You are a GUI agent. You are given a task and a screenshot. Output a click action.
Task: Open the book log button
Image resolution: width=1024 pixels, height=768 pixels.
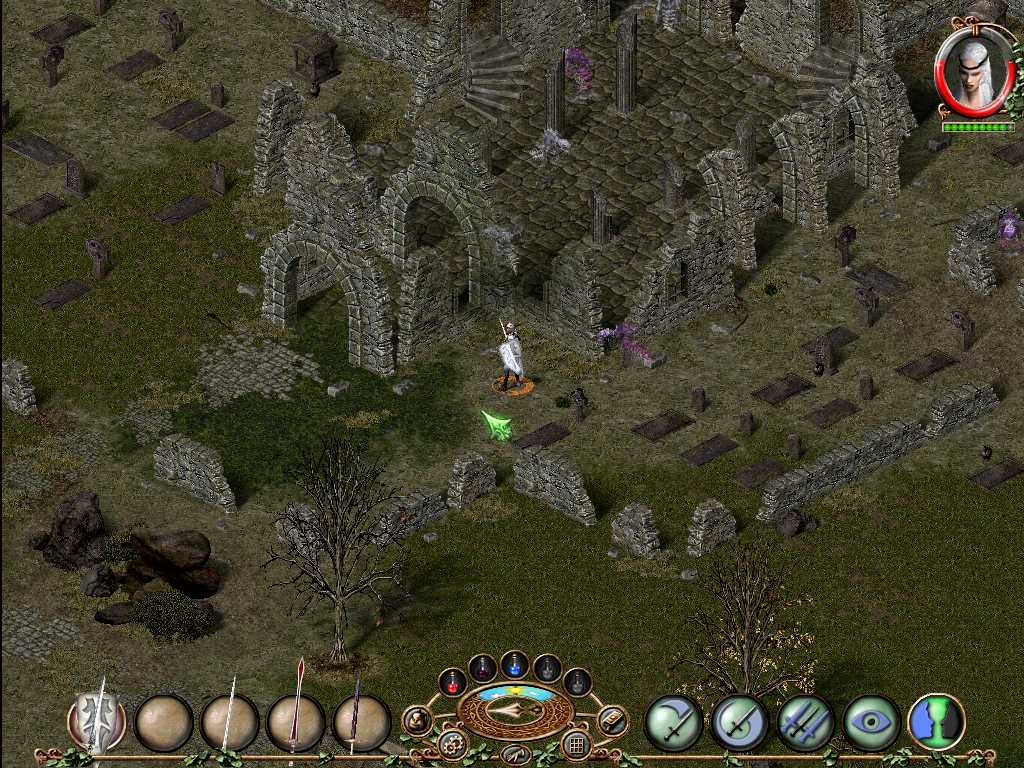[x=612, y=719]
